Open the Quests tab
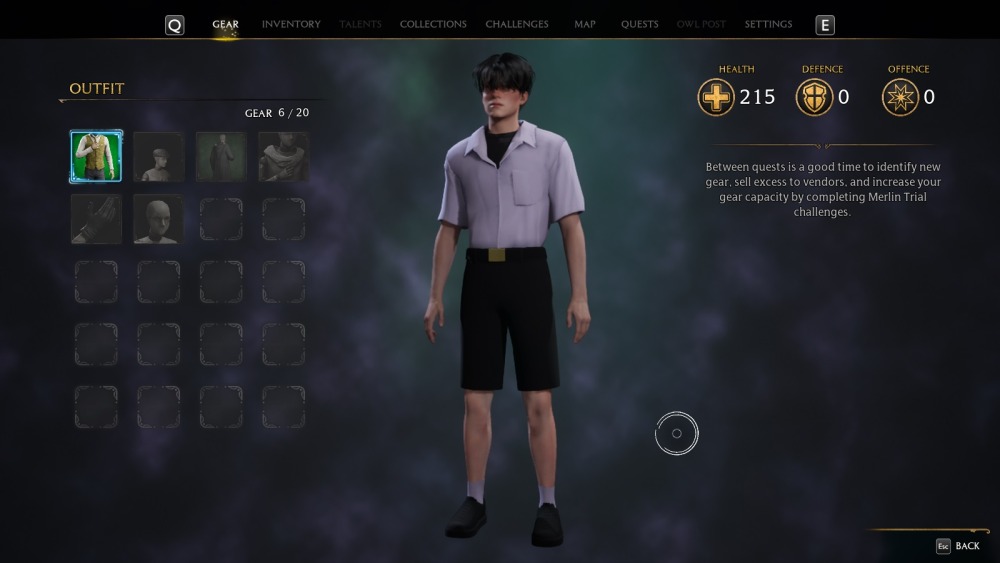Image resolution: width=1000 pixels, height=563 pixels. (x=639, y=24)
